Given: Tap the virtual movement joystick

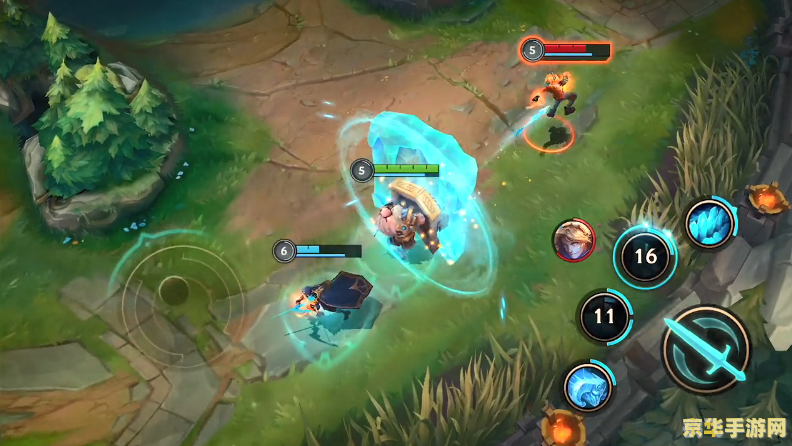Looking at the screenshot, I should pyautogui.click(x=173, y=291).
